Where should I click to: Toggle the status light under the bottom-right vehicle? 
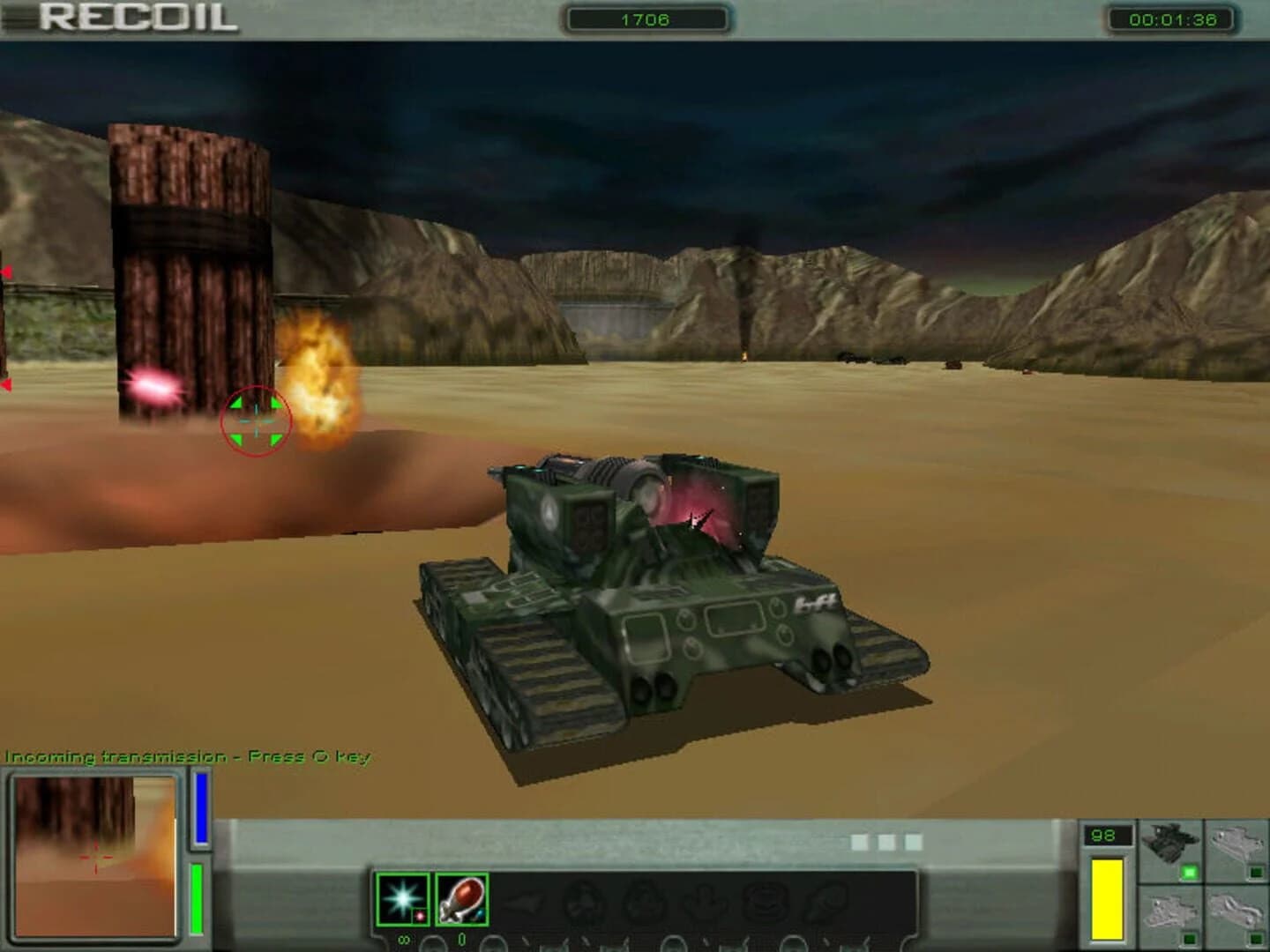pyautogui.click(x=1257, y=939)
